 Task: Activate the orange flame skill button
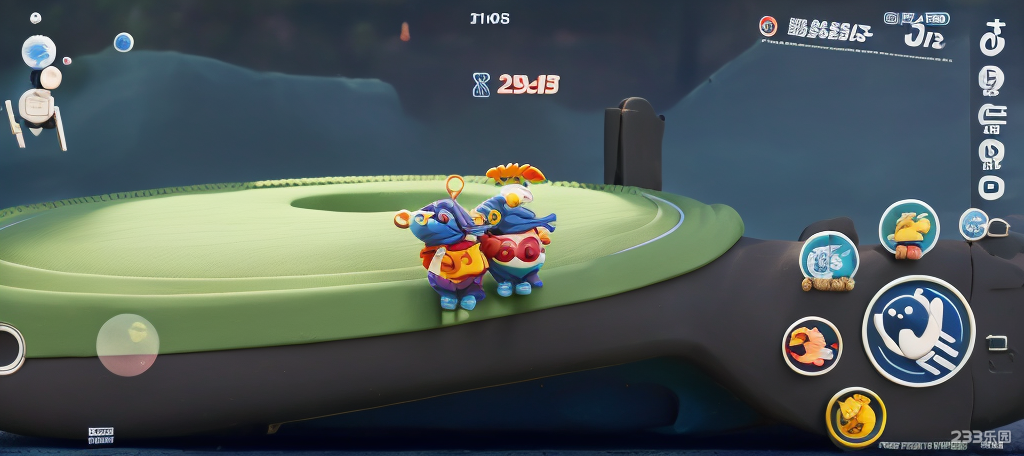tap(811, 346)
